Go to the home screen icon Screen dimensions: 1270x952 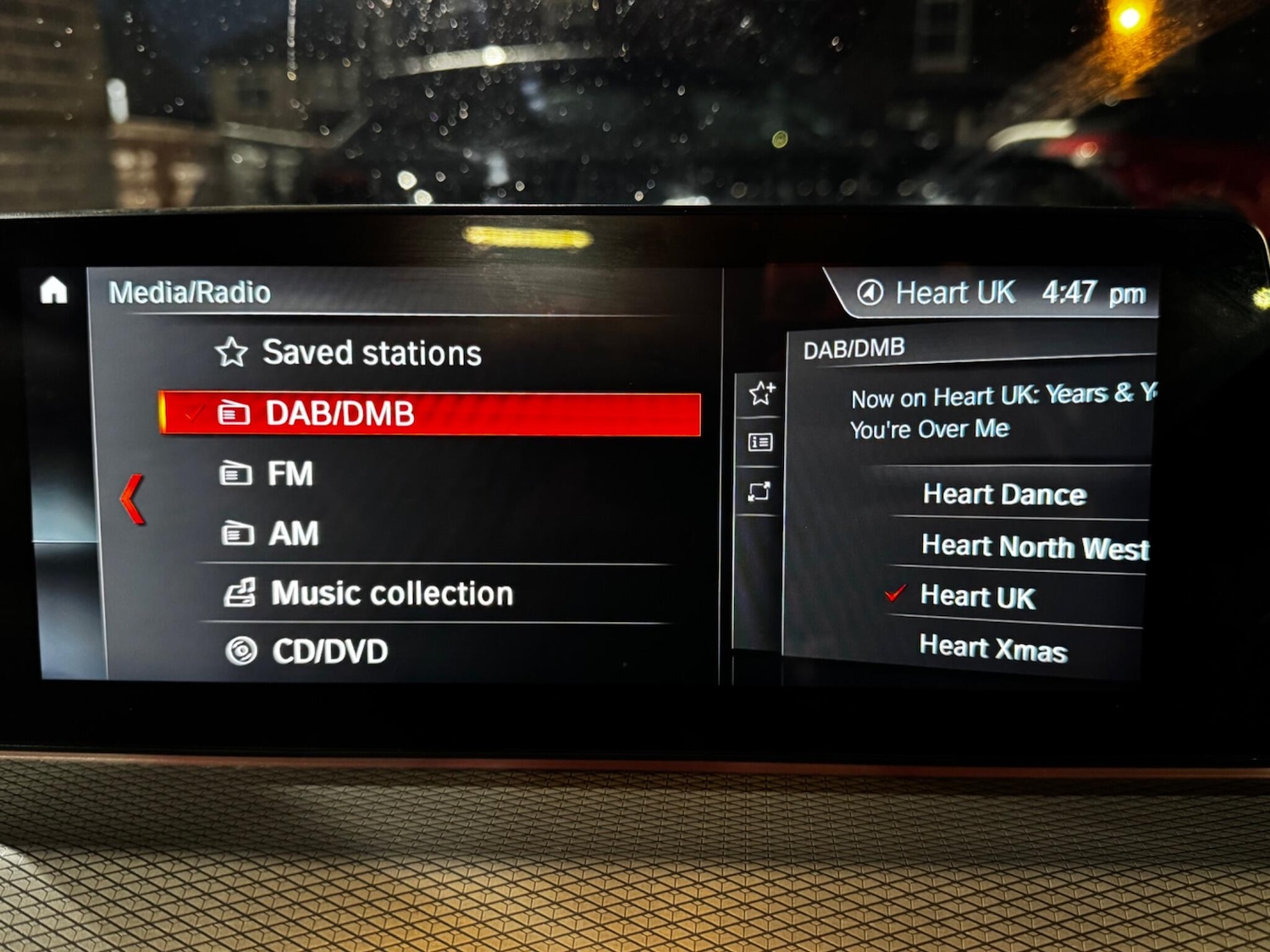(x=53, y=290)
